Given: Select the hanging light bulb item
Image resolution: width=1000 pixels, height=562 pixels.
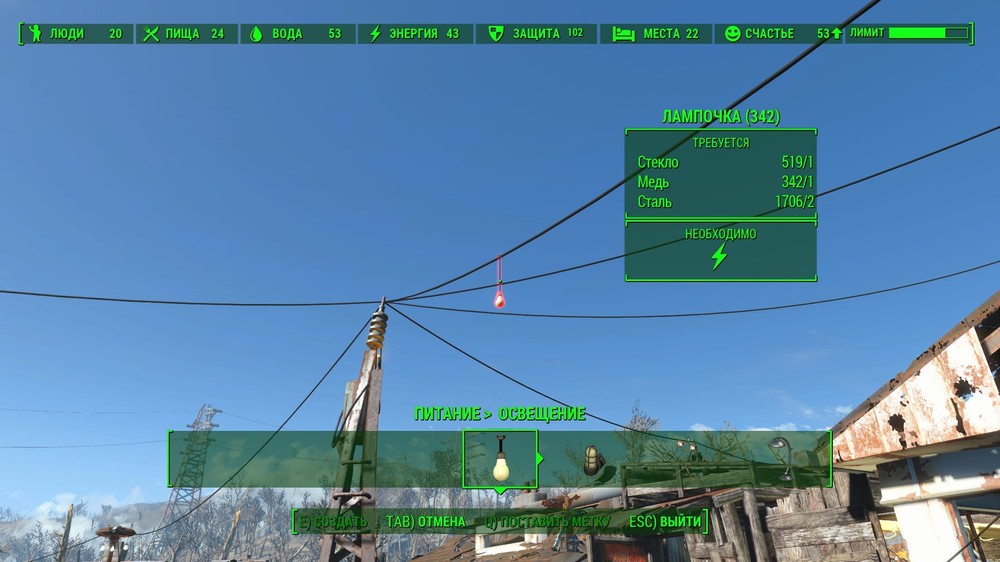Looking at the screenshot, I should (x=500, y=459).
